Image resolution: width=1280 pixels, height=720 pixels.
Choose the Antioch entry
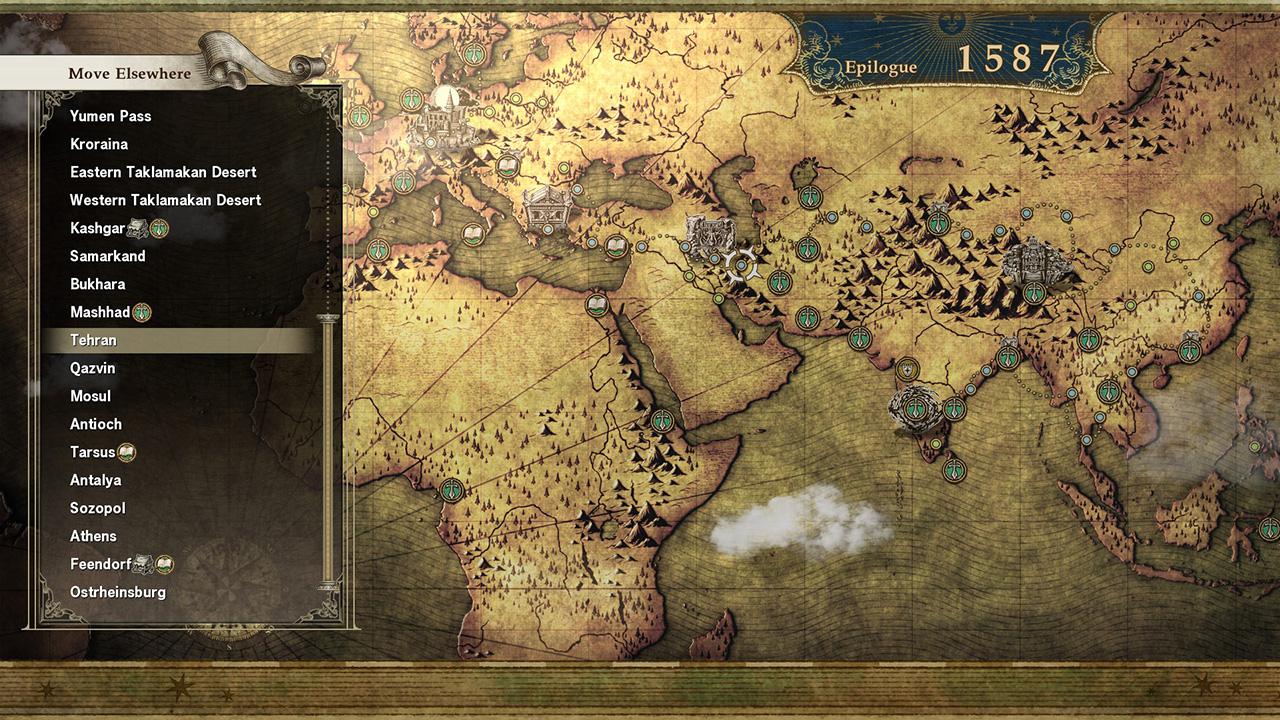[x=96, y=424]
